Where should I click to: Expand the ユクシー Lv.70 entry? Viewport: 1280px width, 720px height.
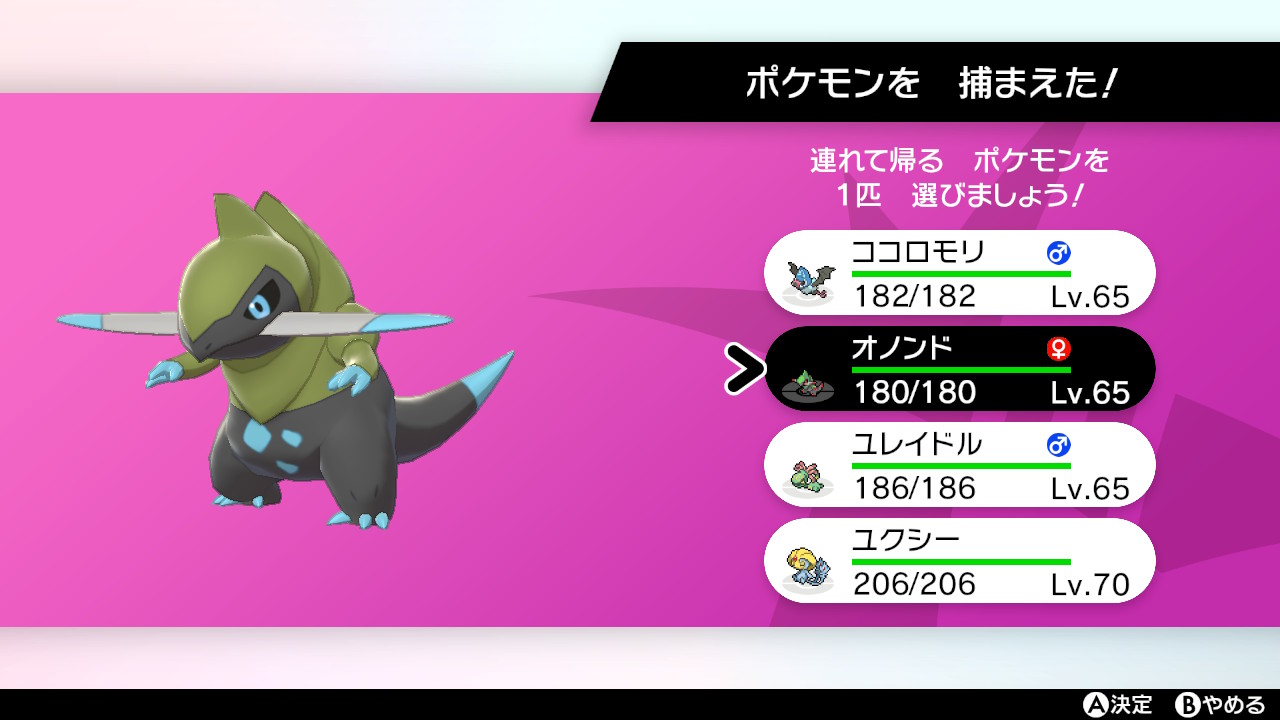click(x=960, y=561)
